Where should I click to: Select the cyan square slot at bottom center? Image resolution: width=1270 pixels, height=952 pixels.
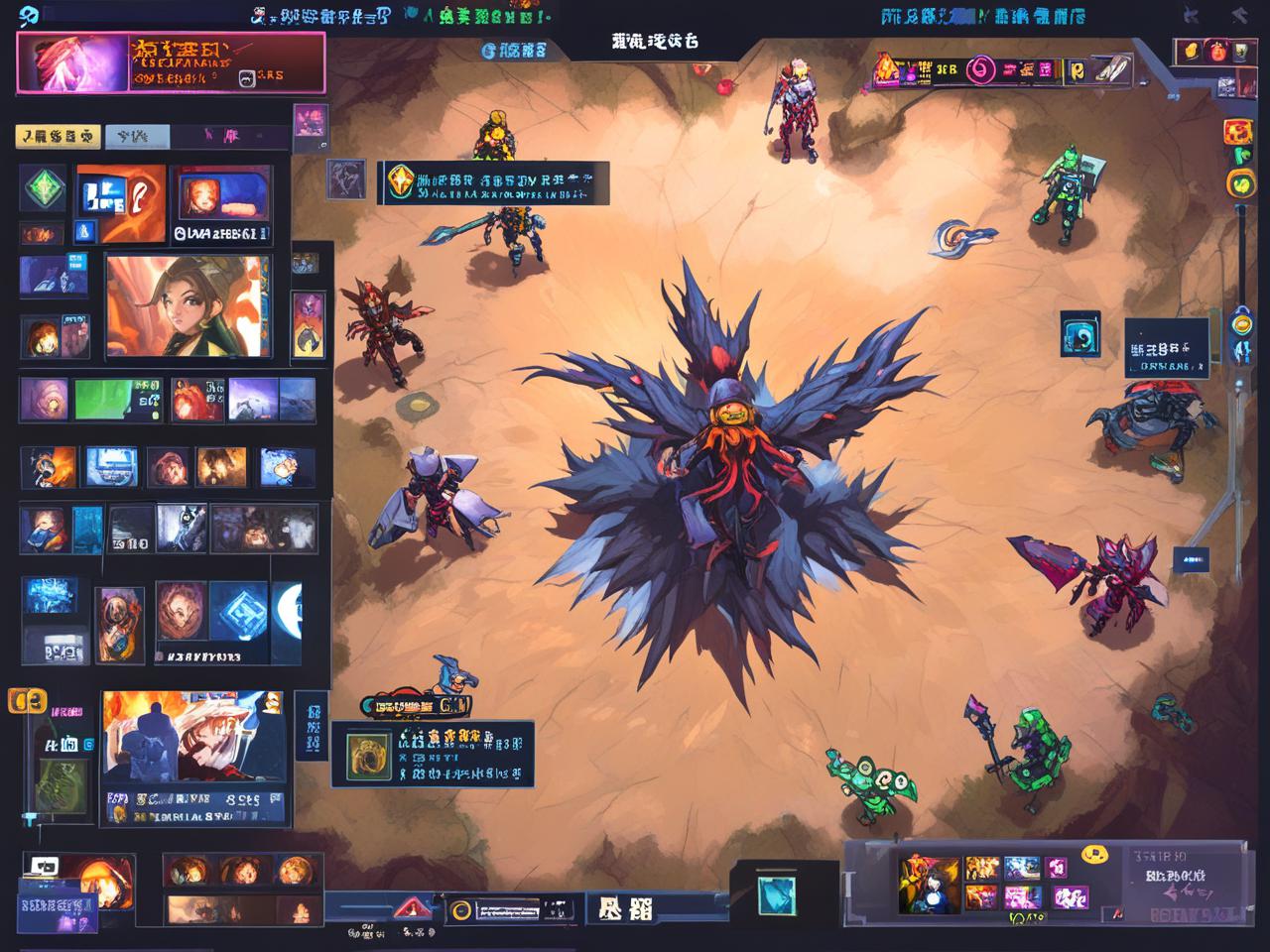776,893
